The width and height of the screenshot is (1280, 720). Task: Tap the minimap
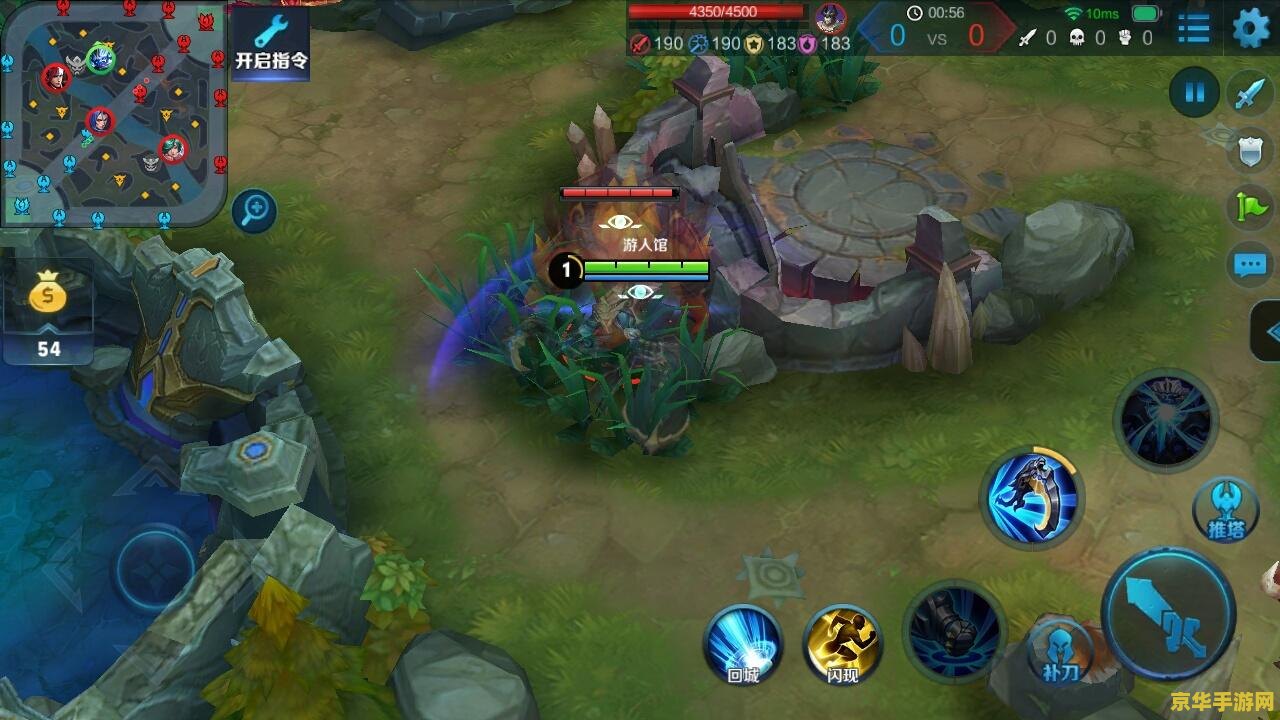[113, 112]
